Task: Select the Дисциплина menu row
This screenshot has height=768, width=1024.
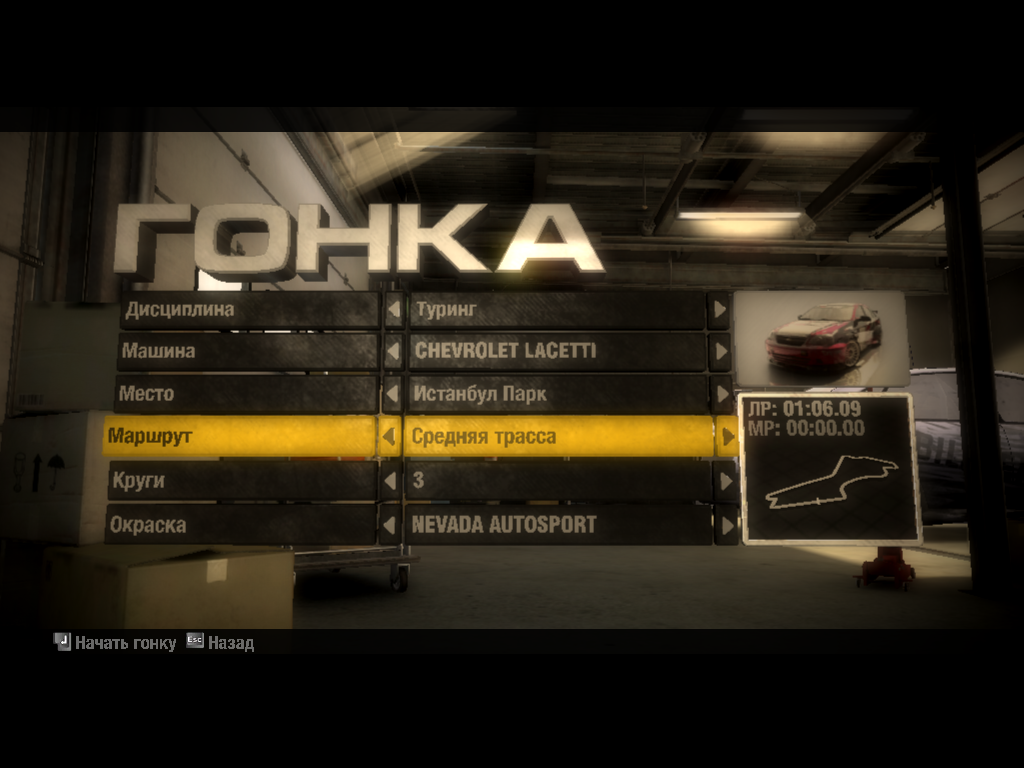Action: [x=250, y=310]
